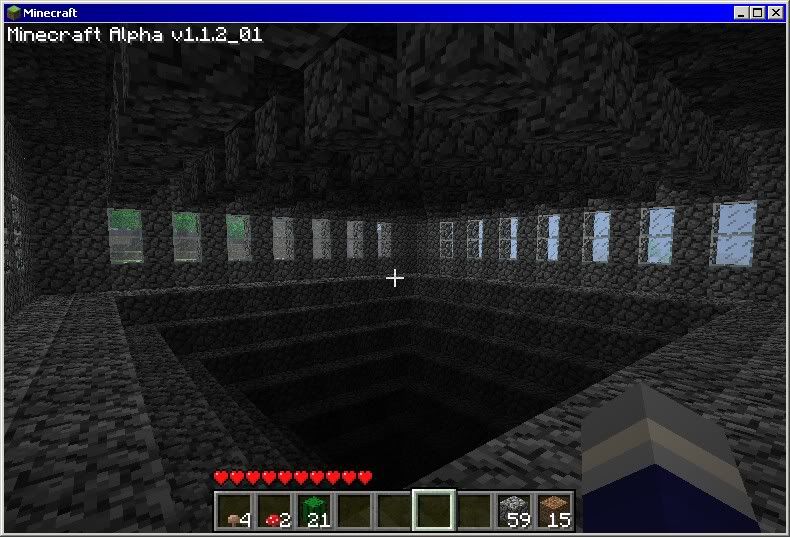
Task: Choose the green cactus stack of 21
Action: point(314,510)
